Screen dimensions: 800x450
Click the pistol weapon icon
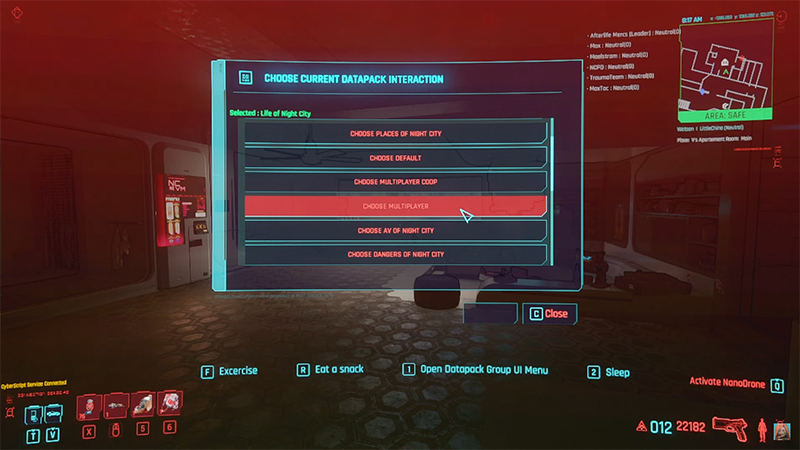pos(731,427)
